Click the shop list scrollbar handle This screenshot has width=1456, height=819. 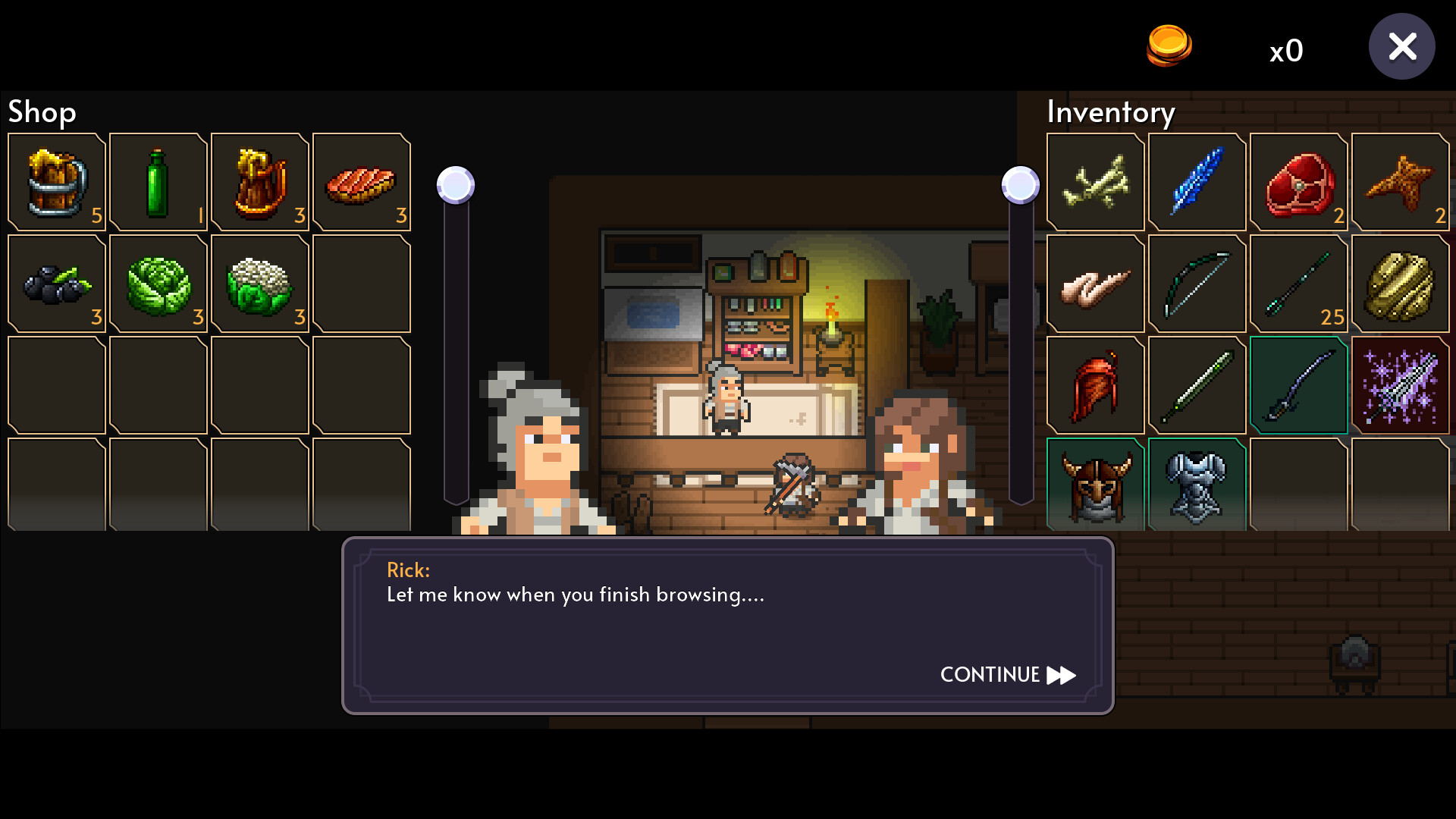coord(456,185)
